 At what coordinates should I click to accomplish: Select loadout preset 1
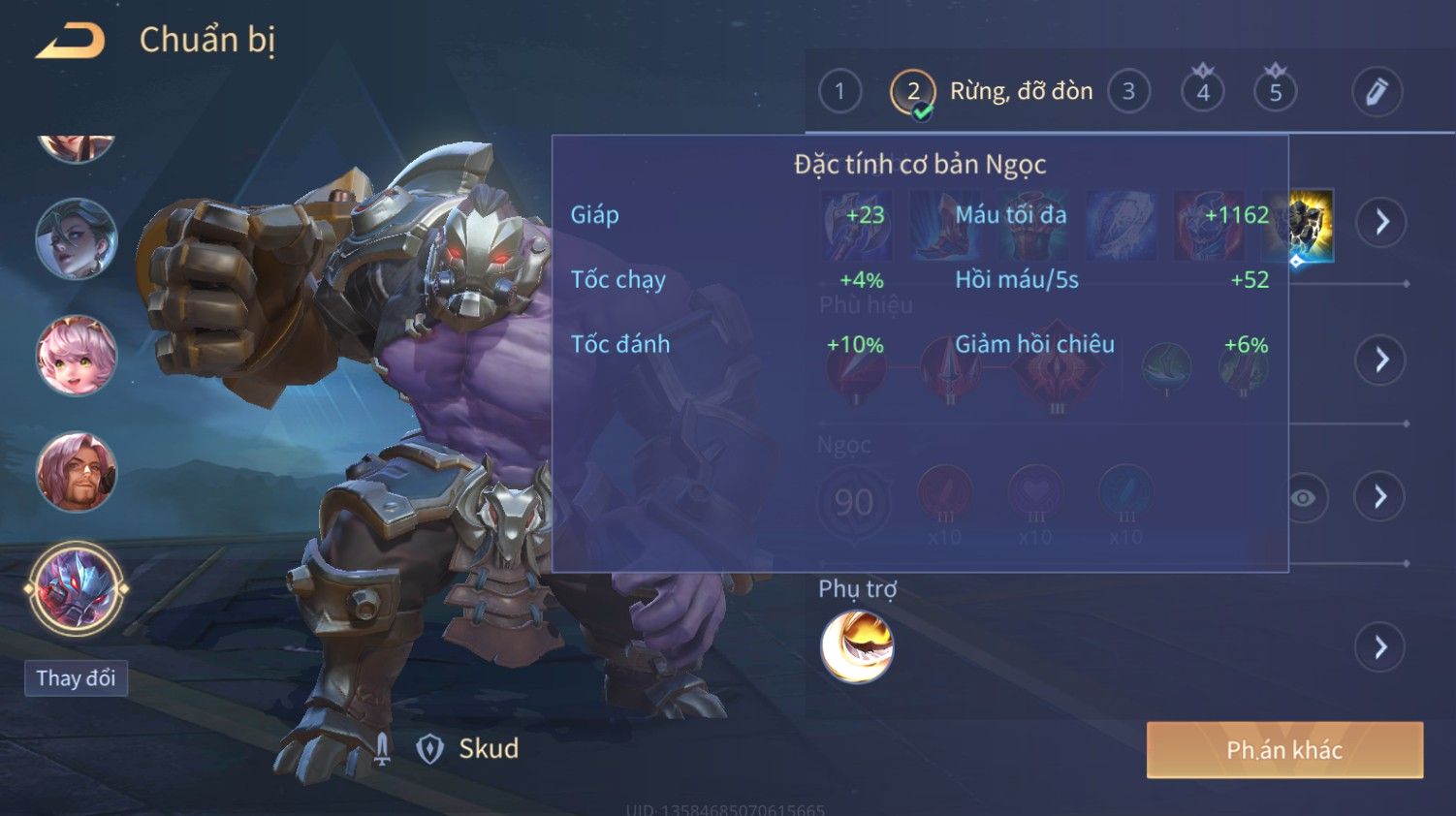point(839,92)
